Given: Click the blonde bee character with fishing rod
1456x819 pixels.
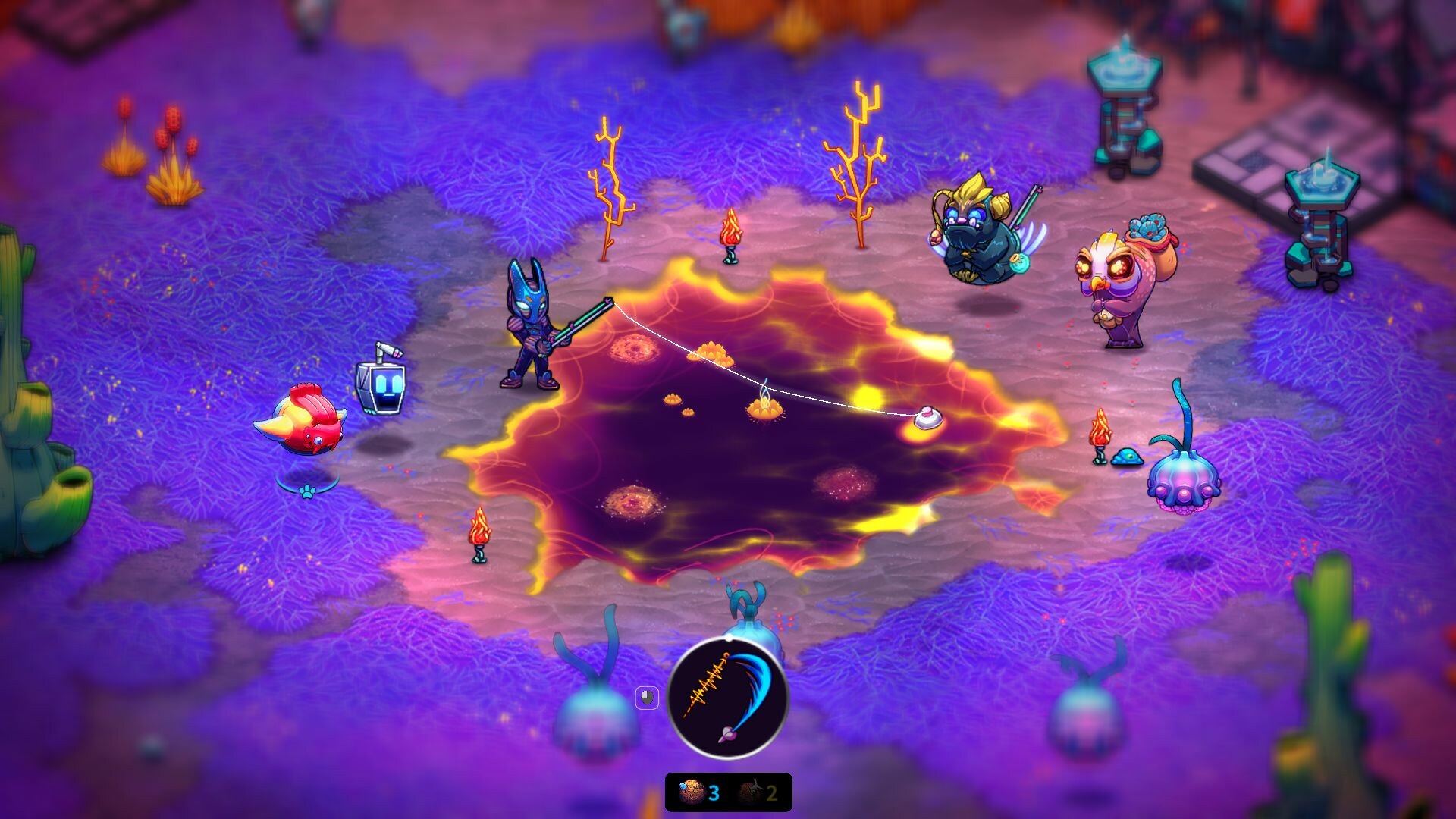Looking at the screenshot, I should click(978, 235).
